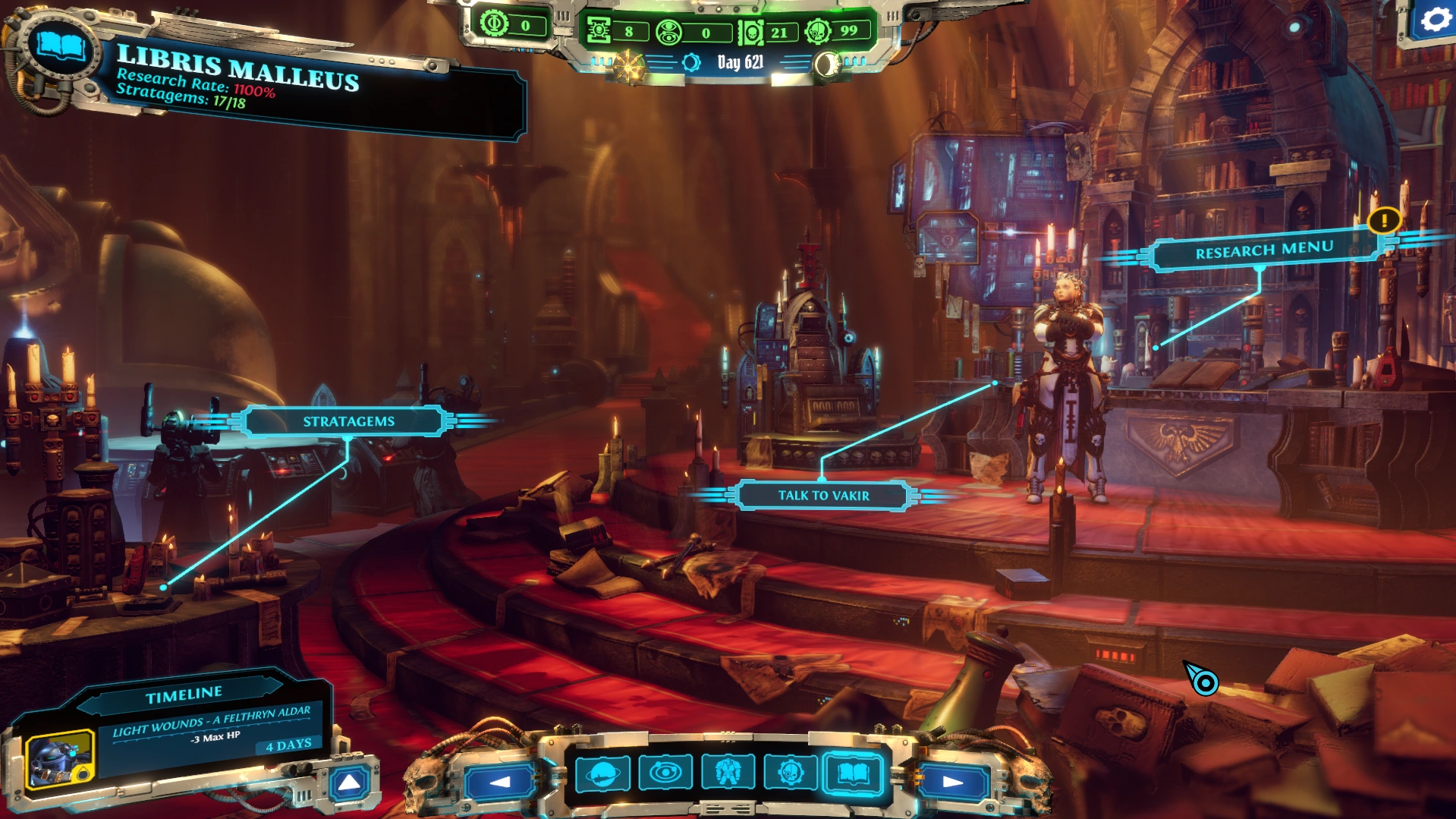The width and height of the screenshot is (1456, 819).
Task: Click the yellow exclamation alert on Research
Action: point(1384,221)
